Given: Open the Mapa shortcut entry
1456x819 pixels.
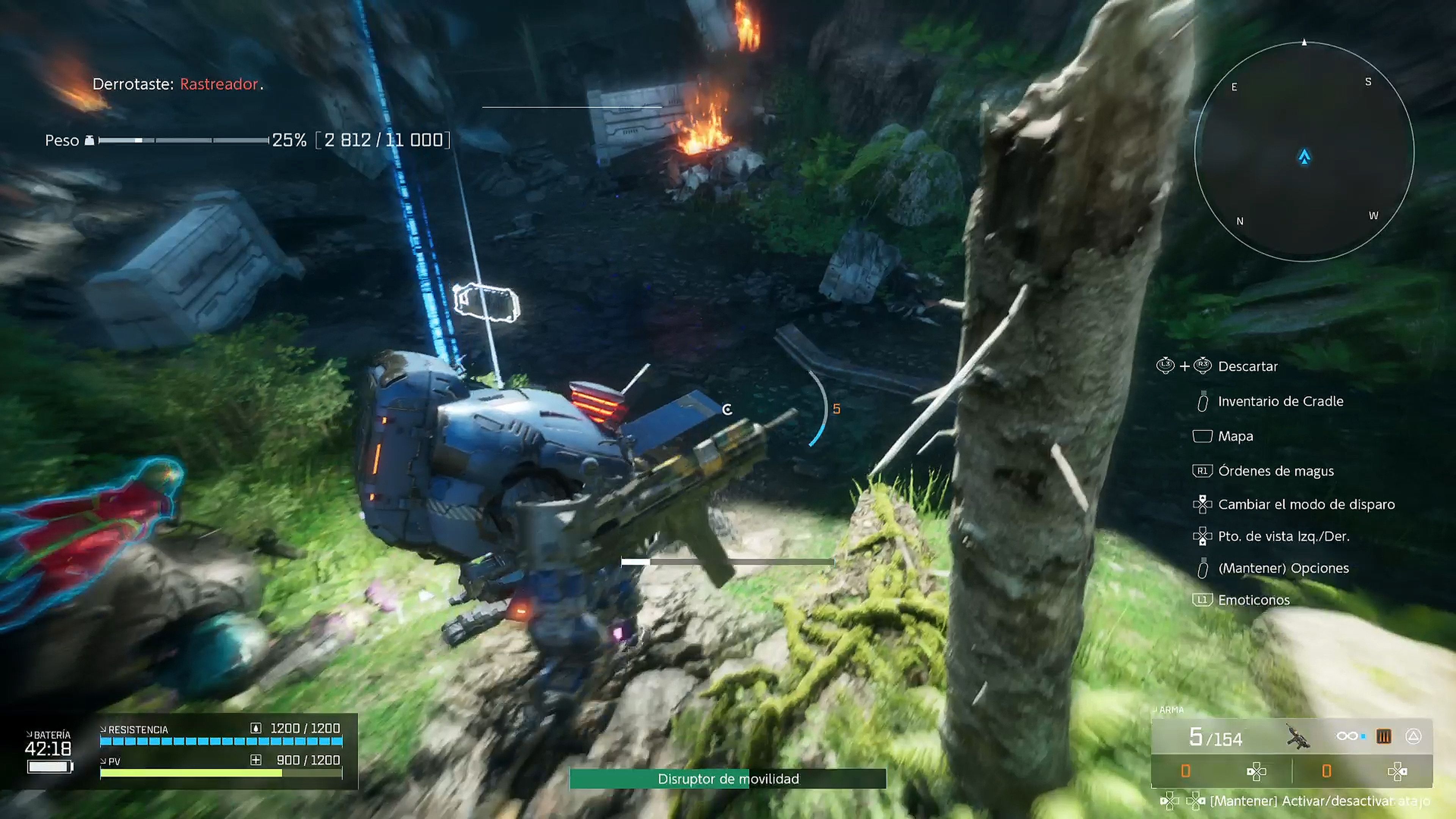Looking at the screenshot, I should click(1236, 436).
